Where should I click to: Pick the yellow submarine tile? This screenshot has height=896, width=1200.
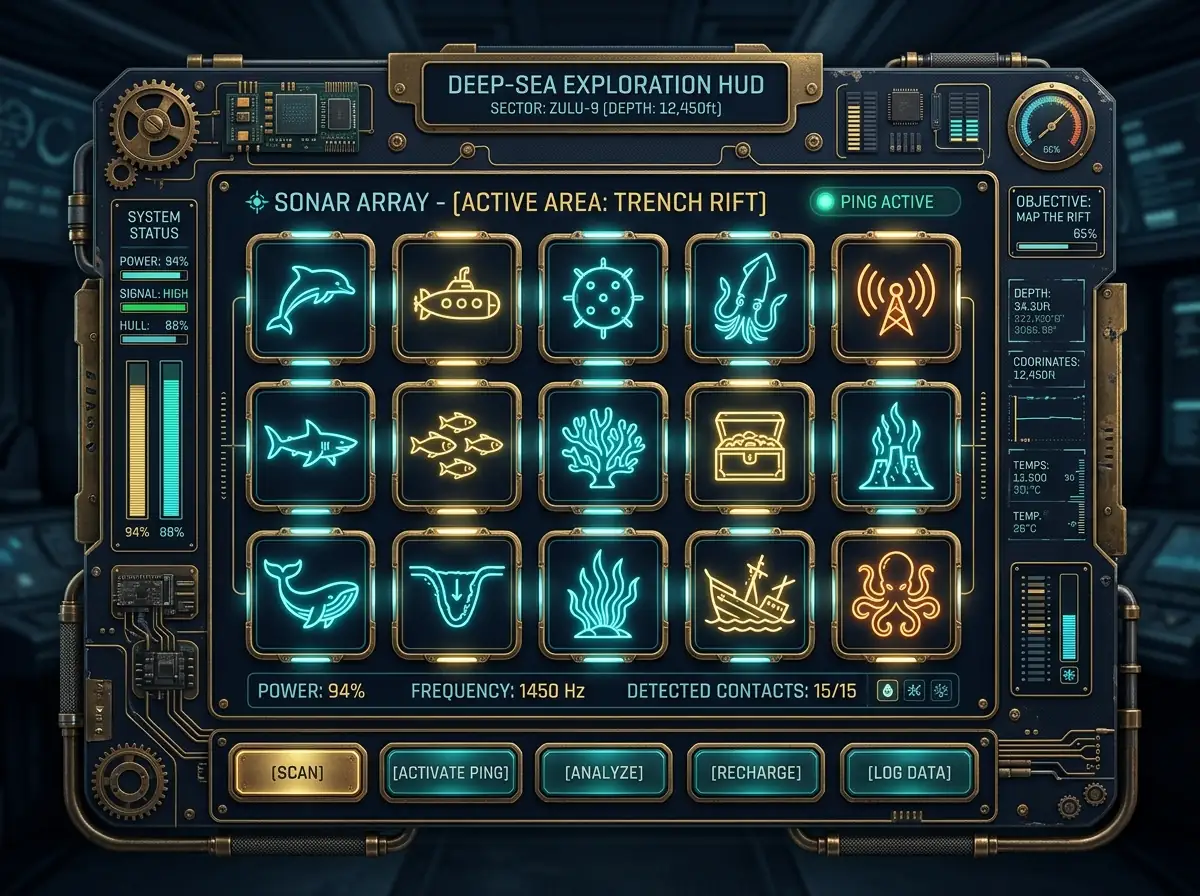(x=456, y=296)
